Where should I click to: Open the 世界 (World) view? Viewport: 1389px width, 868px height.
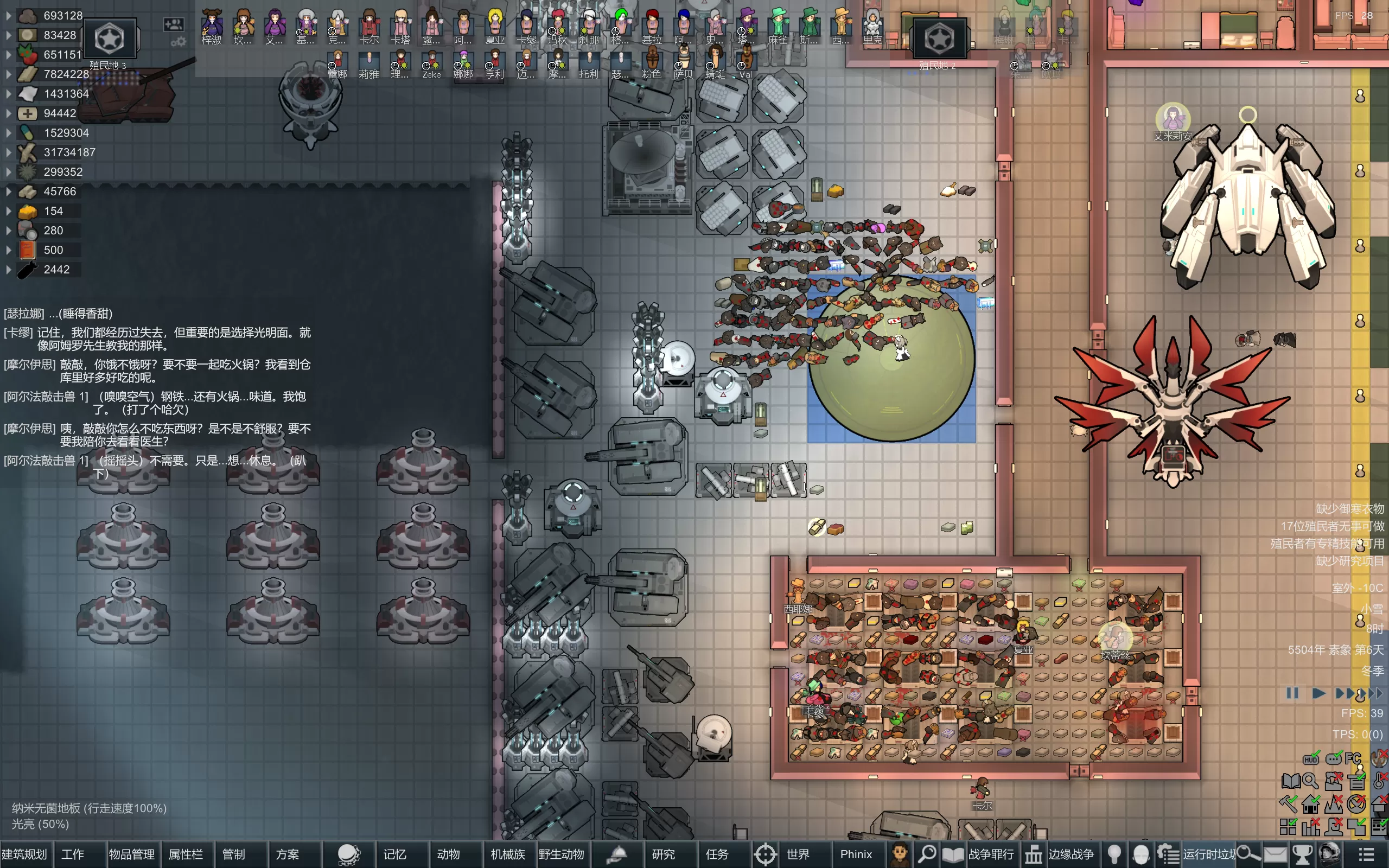point(797,854)
